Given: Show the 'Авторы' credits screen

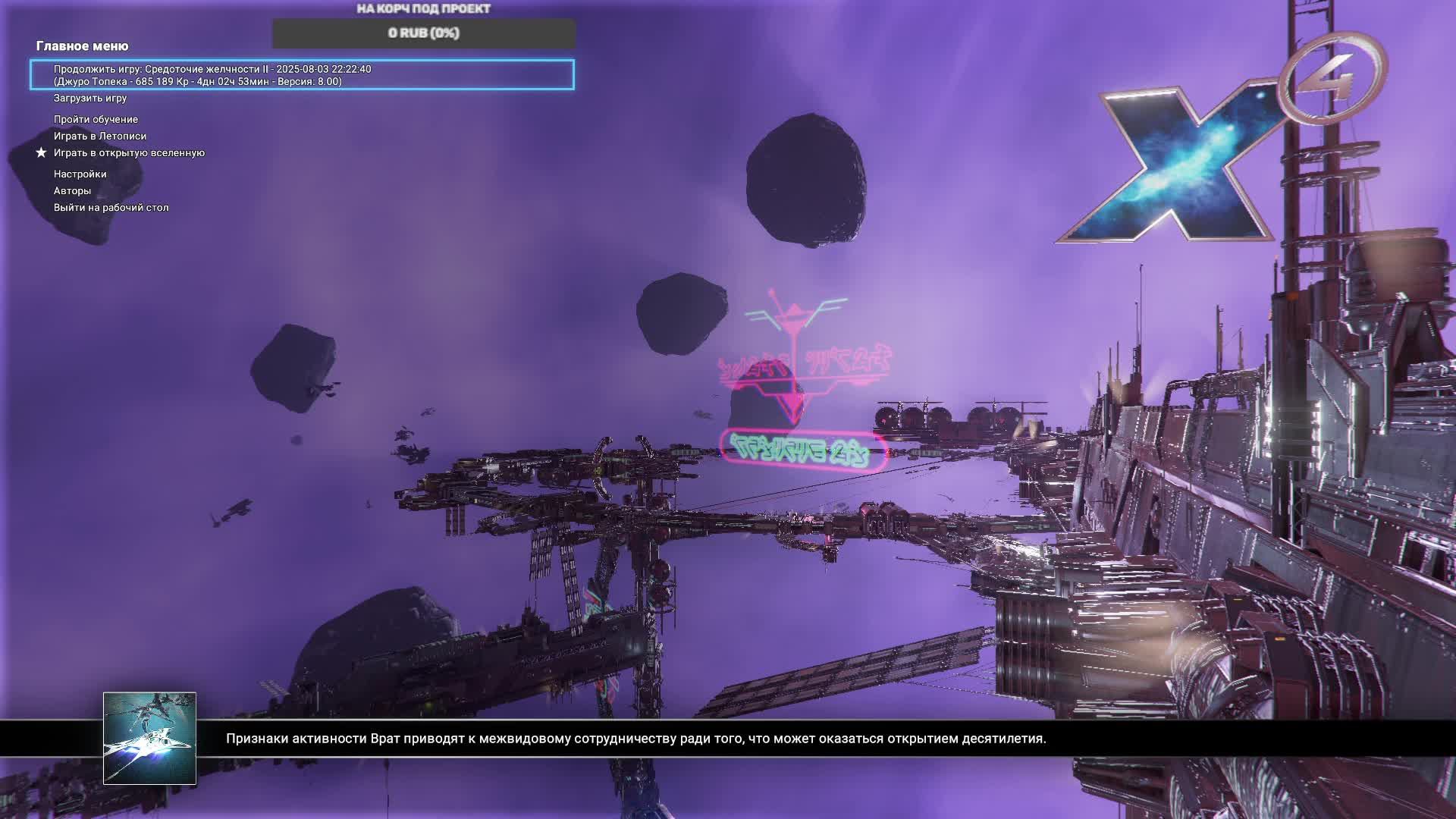Looking at the screenshot, I should coord(72,191).
